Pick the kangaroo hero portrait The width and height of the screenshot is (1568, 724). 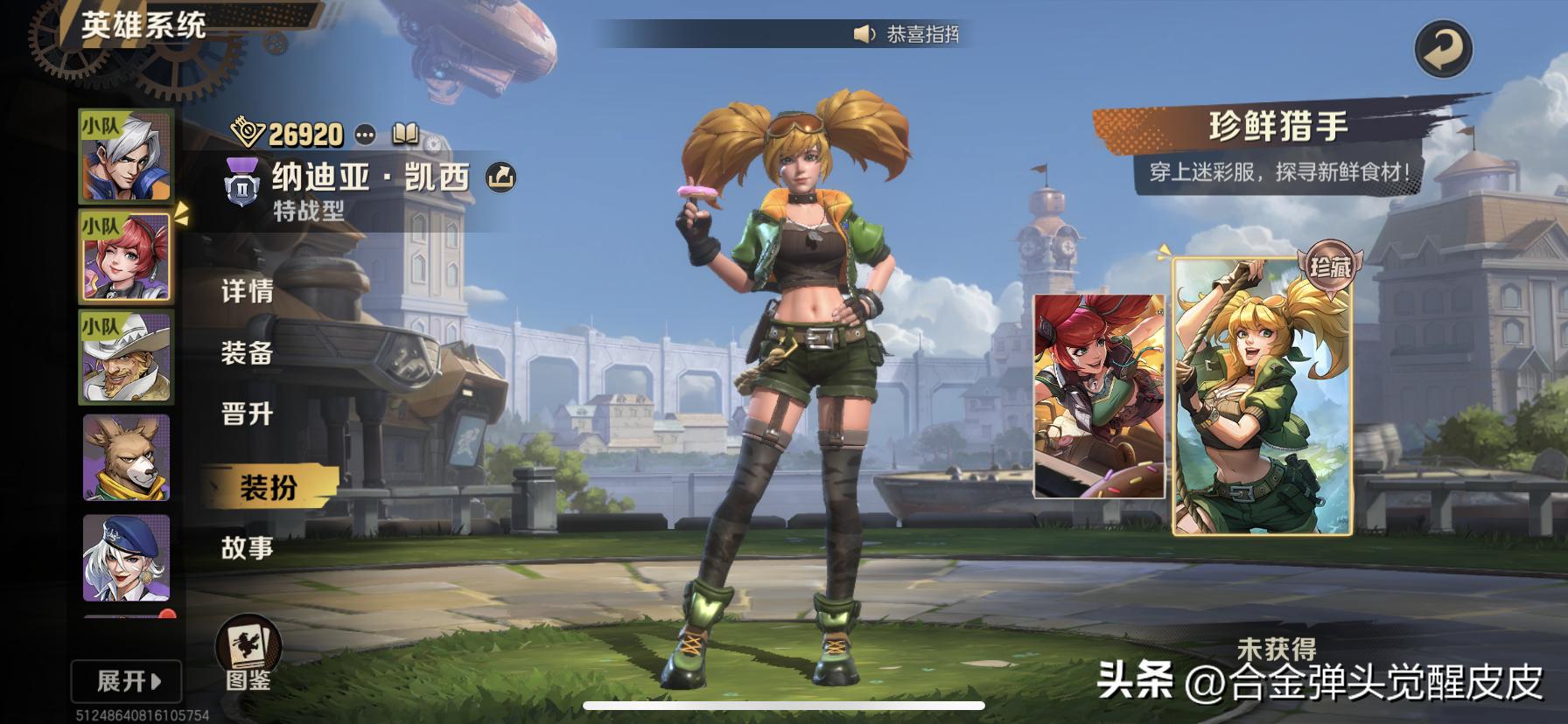pyautogui.click(x=126, y=457)
